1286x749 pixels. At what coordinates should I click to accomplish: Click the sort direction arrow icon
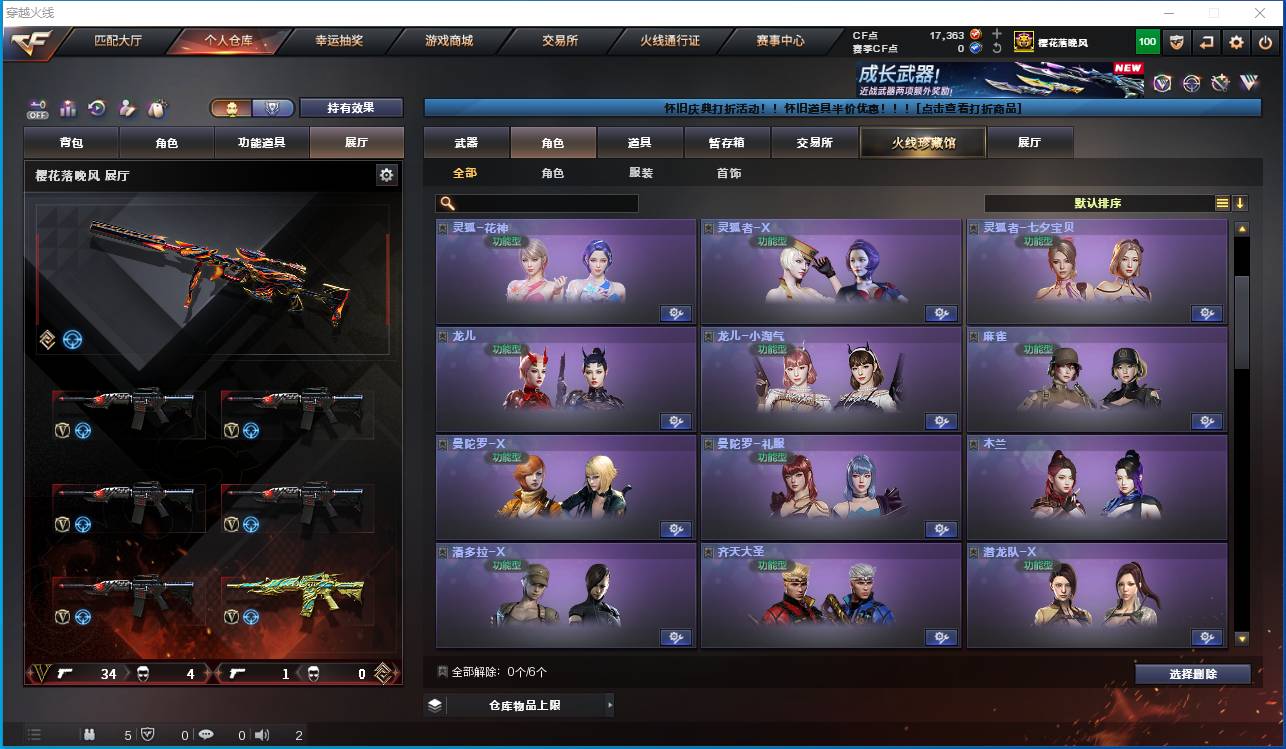(1241, 202)
